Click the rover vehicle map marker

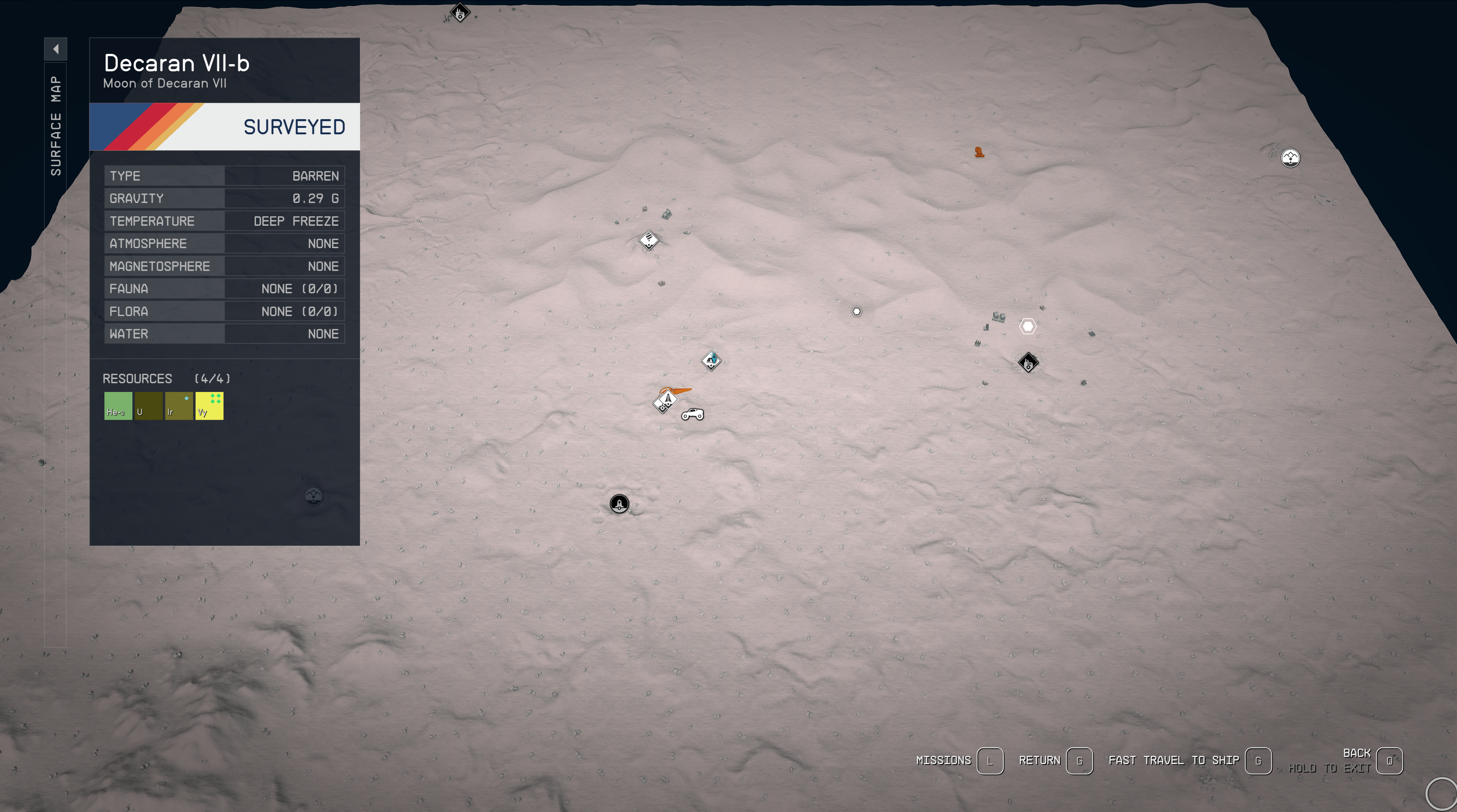pos(692,415)
